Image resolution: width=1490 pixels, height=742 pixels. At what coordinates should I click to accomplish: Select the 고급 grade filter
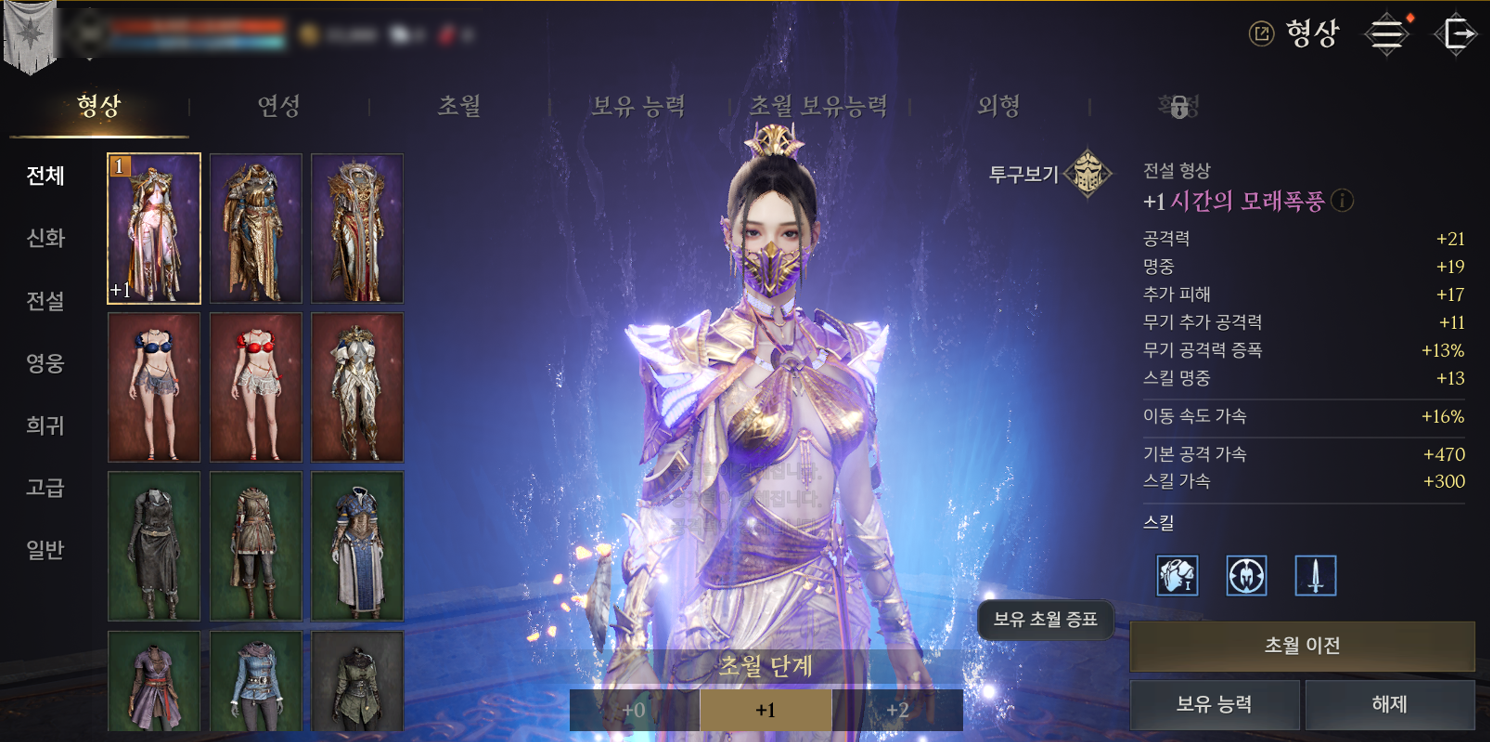click(46, 488)
